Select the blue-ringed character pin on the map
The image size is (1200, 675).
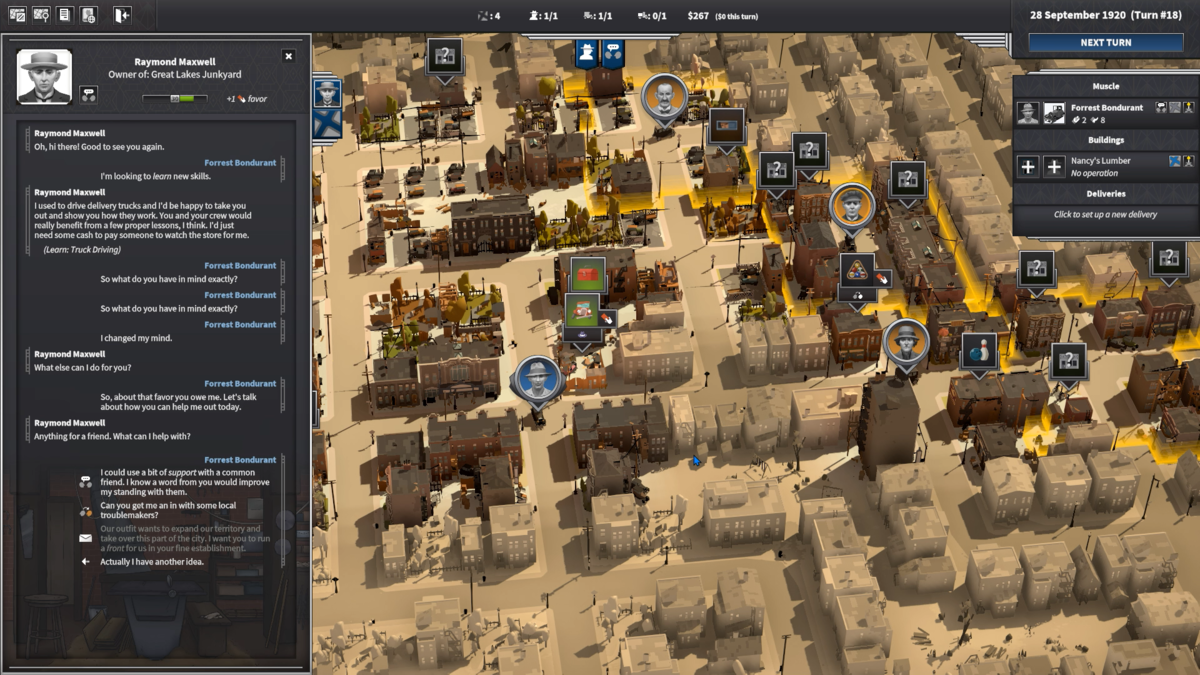click(537, 379)
